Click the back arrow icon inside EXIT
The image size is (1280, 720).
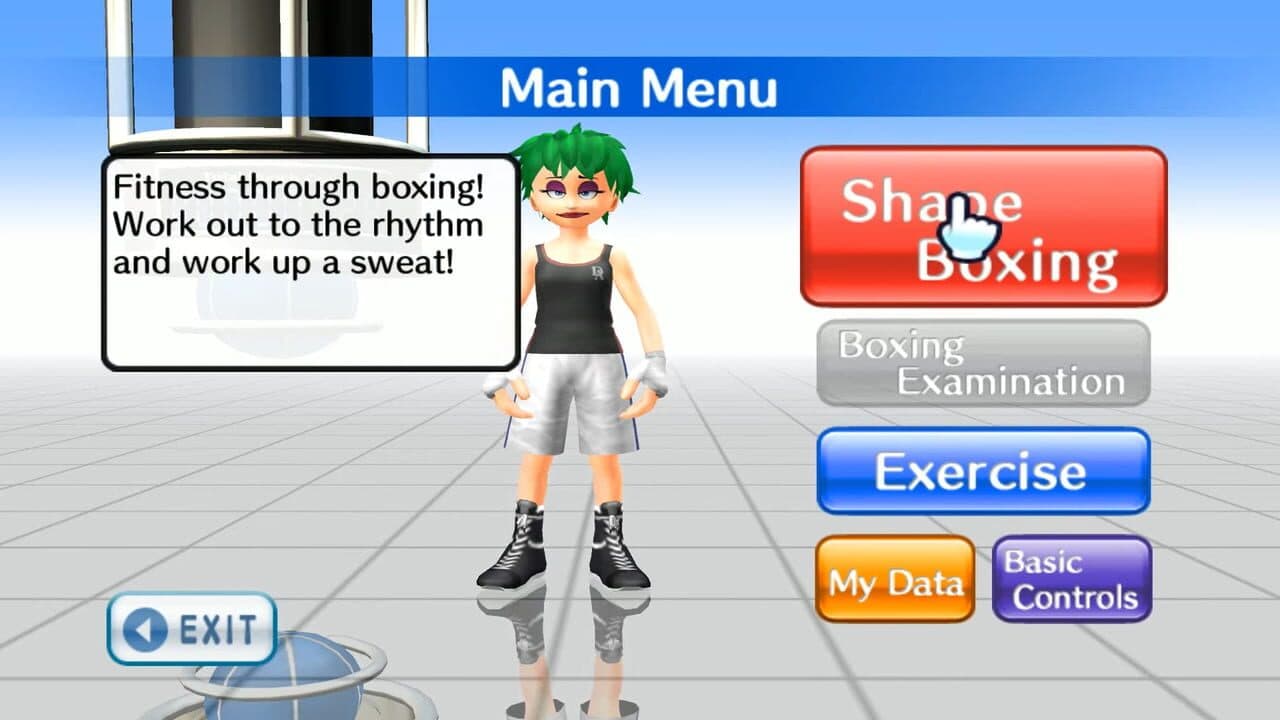146,629
